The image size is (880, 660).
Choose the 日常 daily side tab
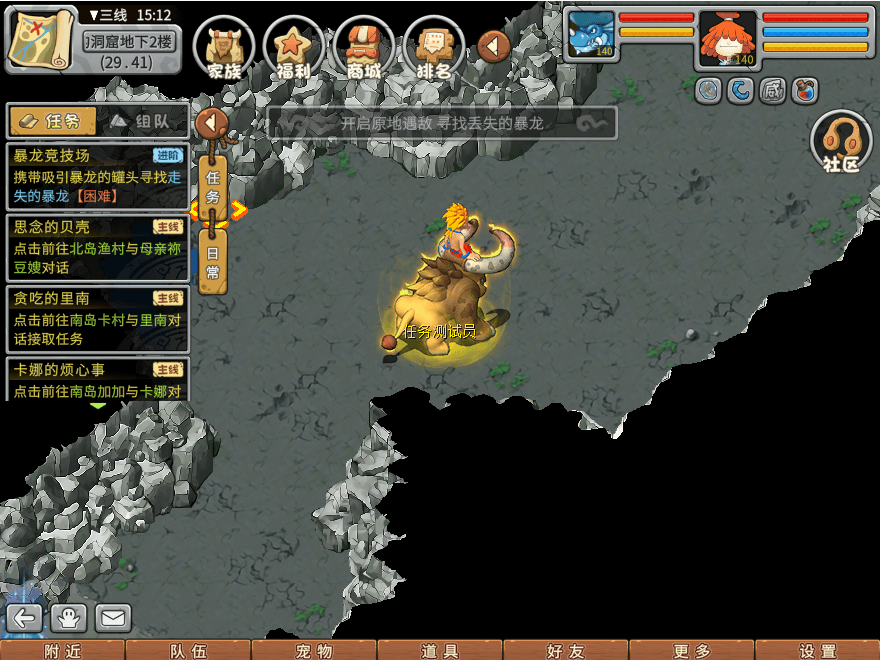click(212, 262)
